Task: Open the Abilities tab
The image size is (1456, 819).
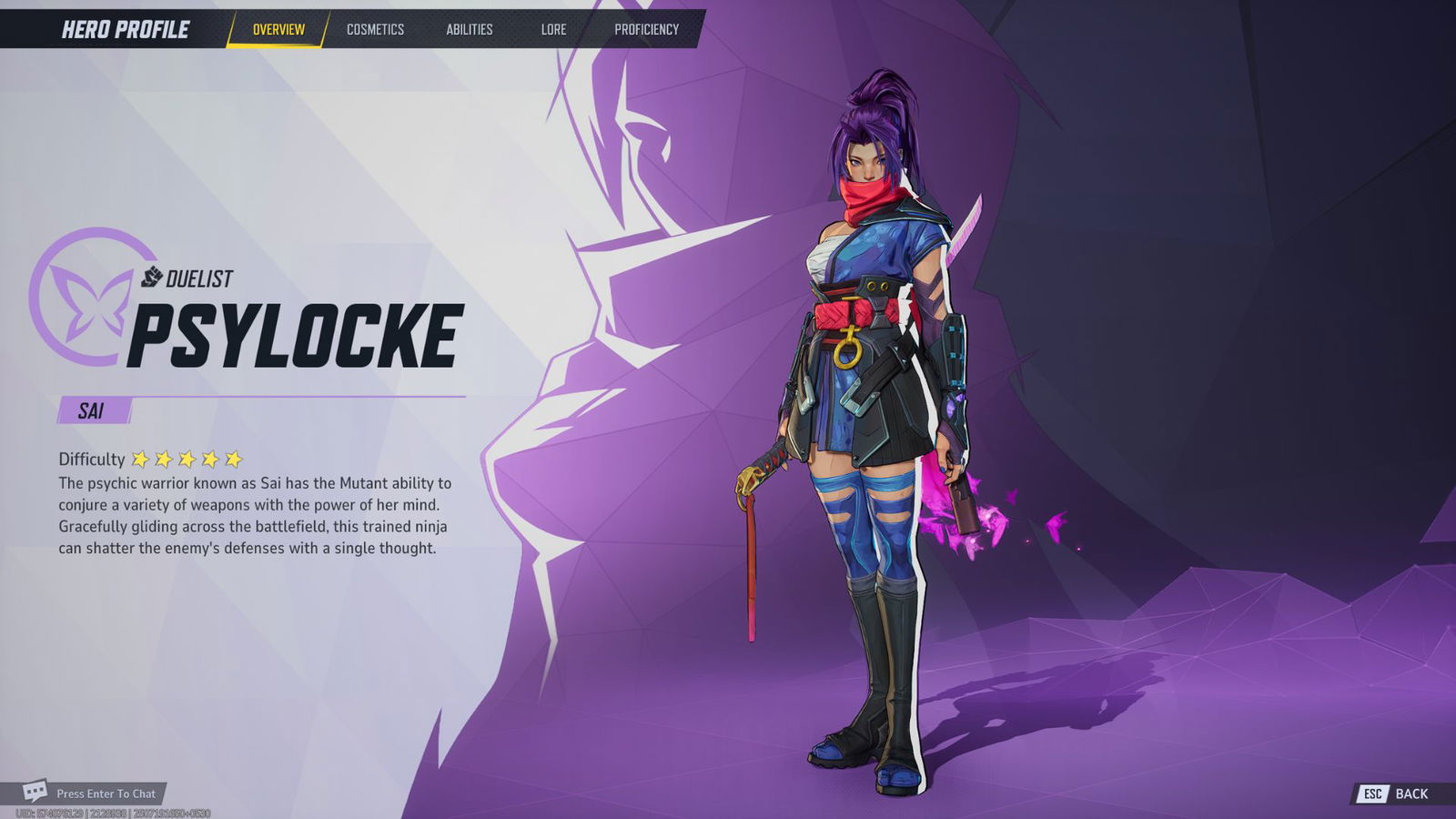Action: coord(468,29)
